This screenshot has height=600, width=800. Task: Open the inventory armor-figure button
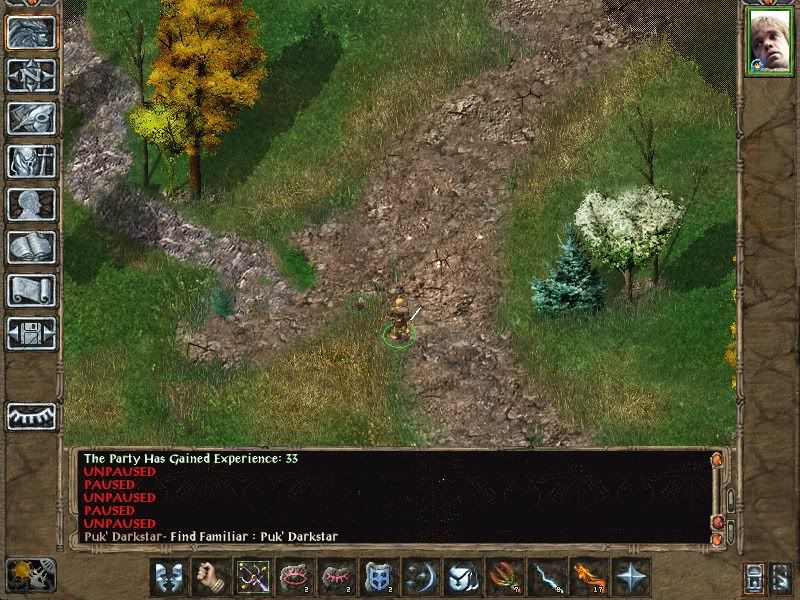31,161
